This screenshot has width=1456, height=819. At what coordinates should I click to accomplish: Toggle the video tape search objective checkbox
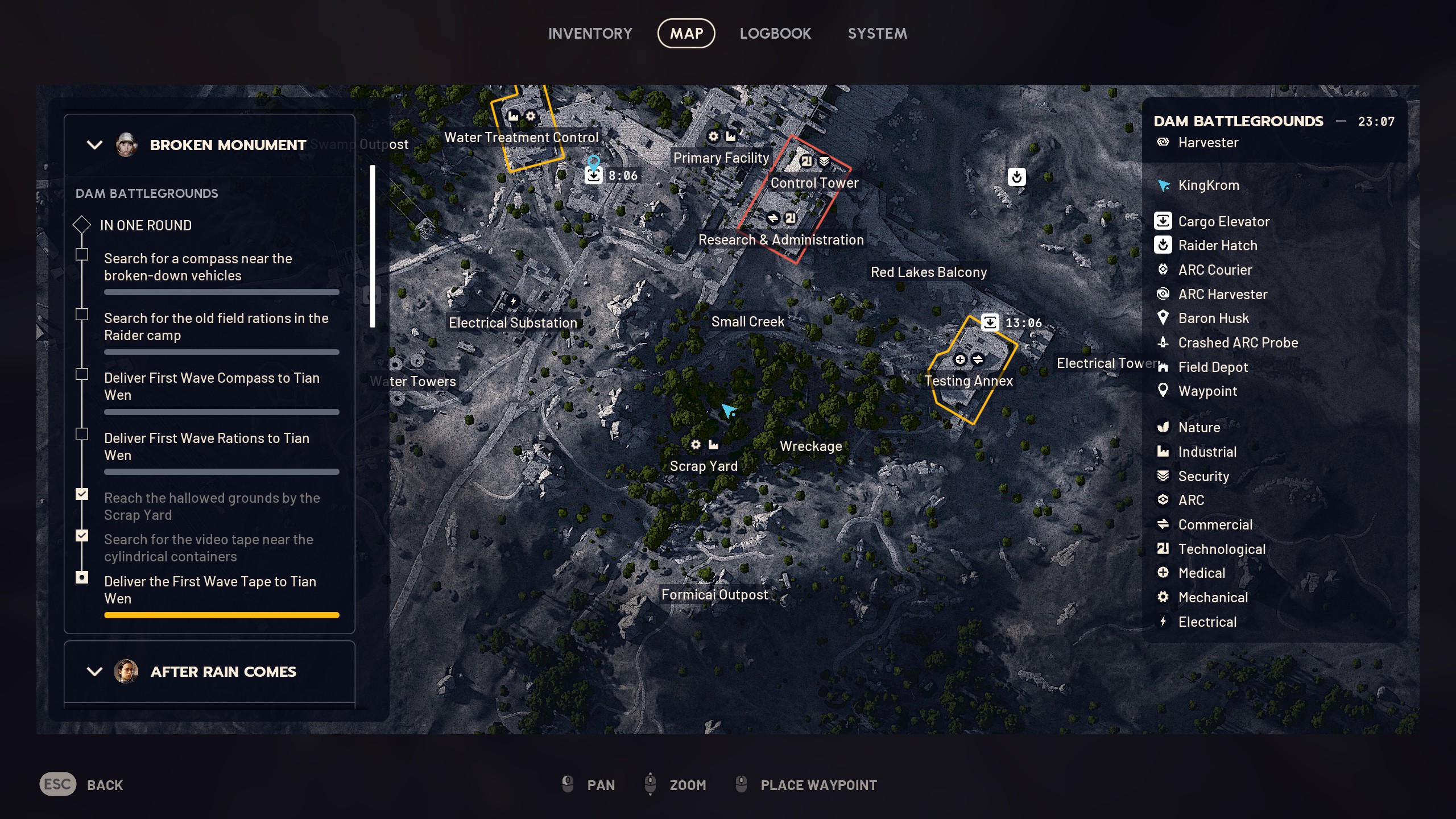(x=82, y=535)
